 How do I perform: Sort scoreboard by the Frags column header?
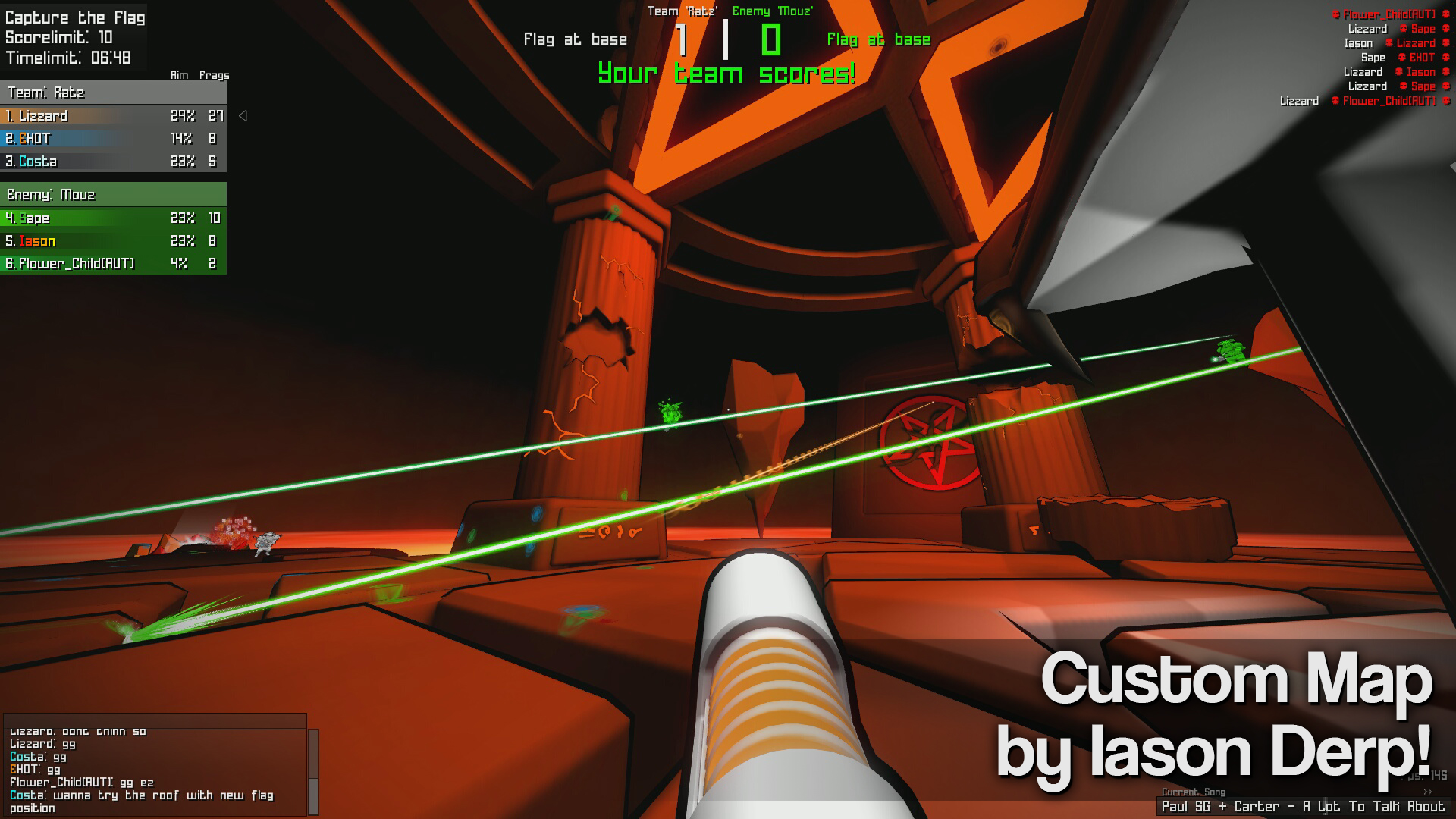click(x=215, y=75)
